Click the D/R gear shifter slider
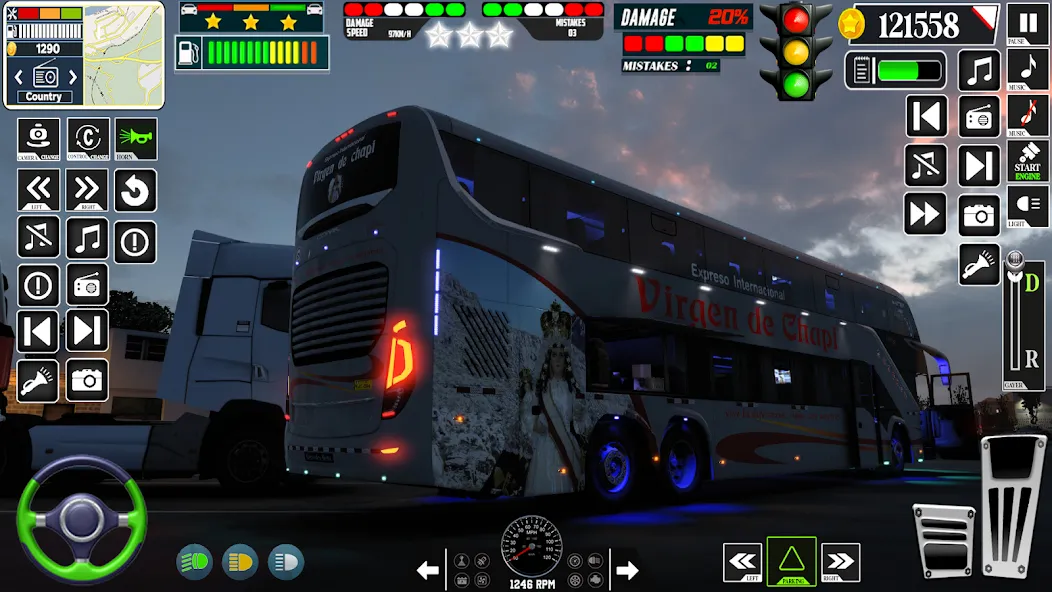Screen dimensions: 1052x592 point(1023,320)
